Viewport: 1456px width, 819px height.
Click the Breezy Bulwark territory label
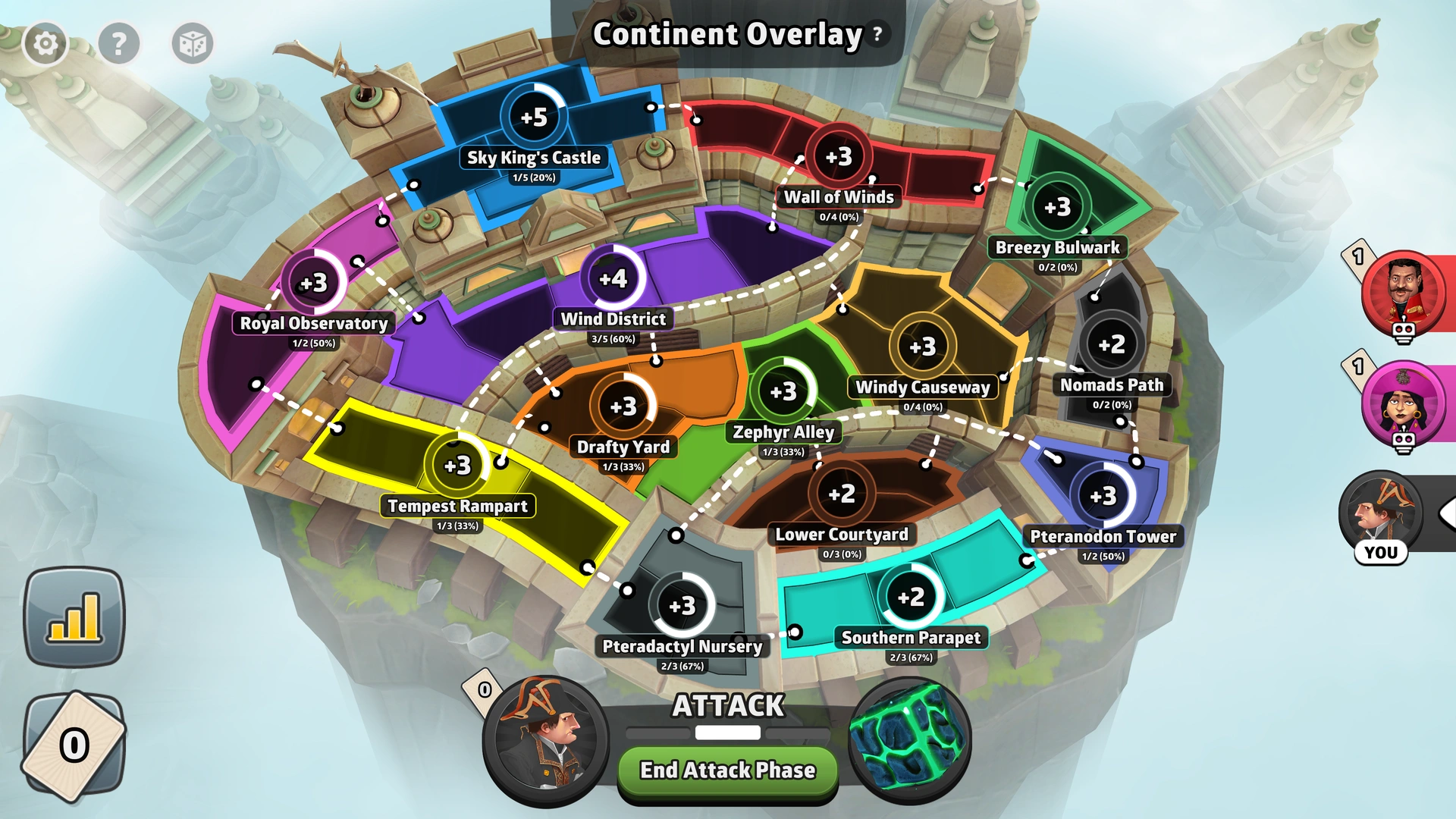pyautogui.click(x=1058, y=247)
